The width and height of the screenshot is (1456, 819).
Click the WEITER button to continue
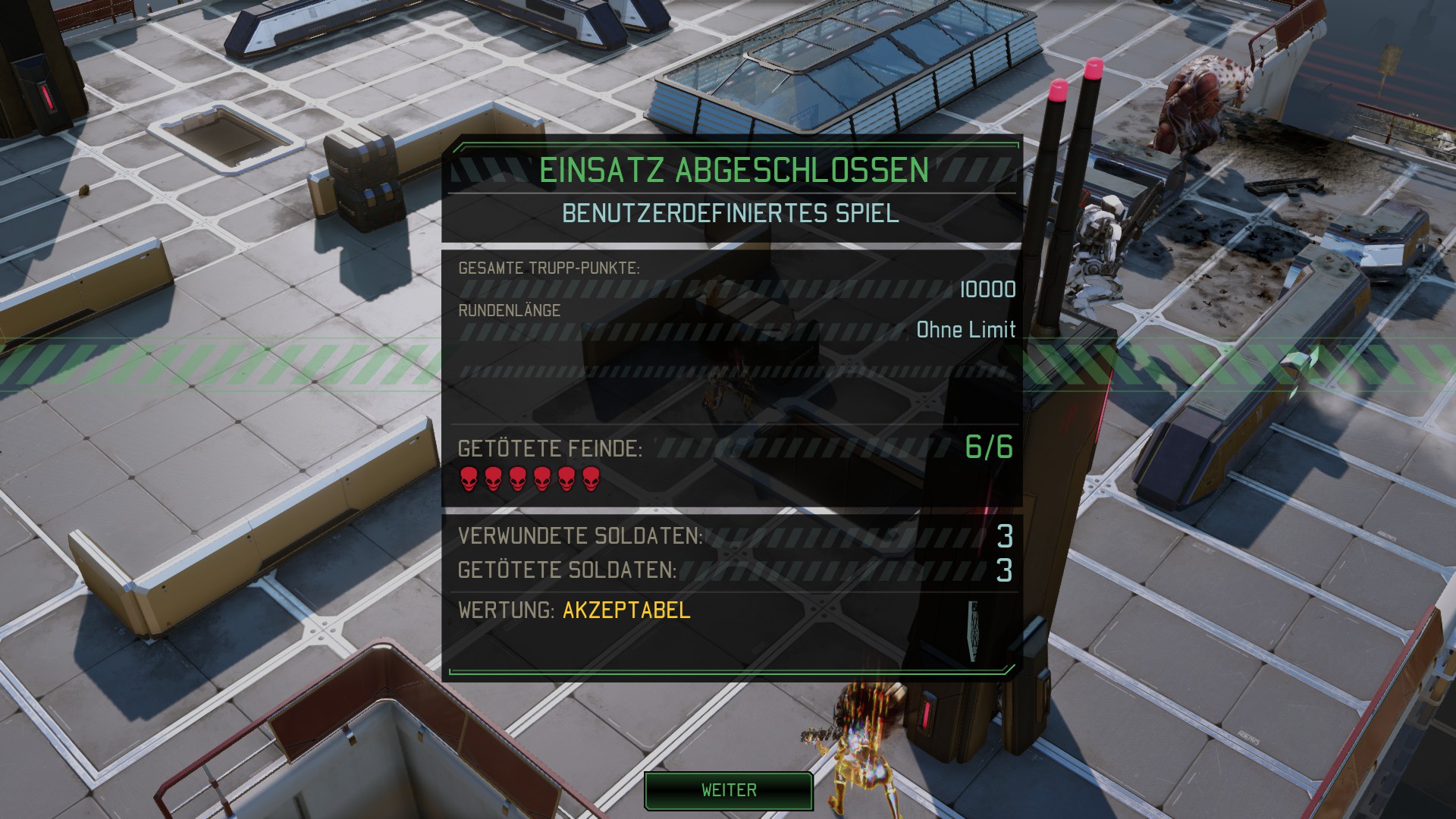coord(729,790)
